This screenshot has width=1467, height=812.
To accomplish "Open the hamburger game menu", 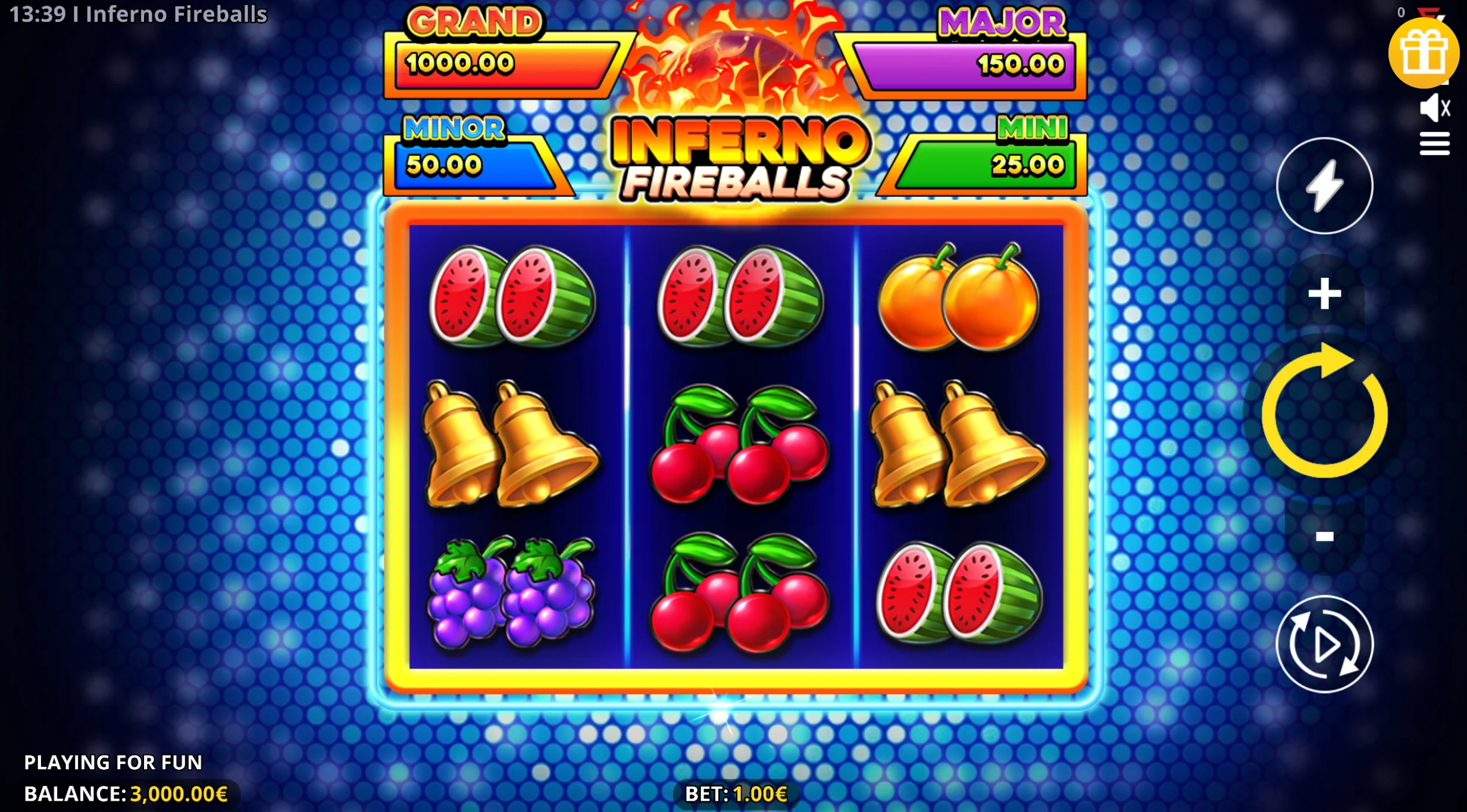I will (x=1435, y=143).
